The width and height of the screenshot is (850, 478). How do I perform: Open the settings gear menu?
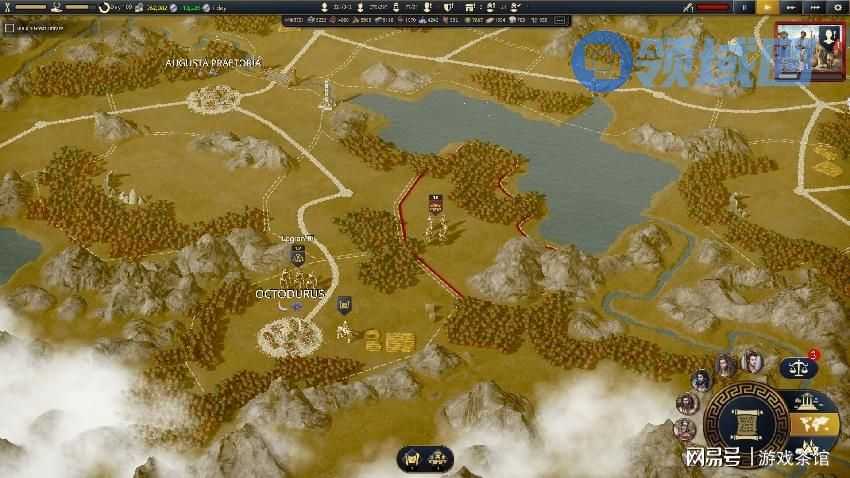tap(836, 7)
